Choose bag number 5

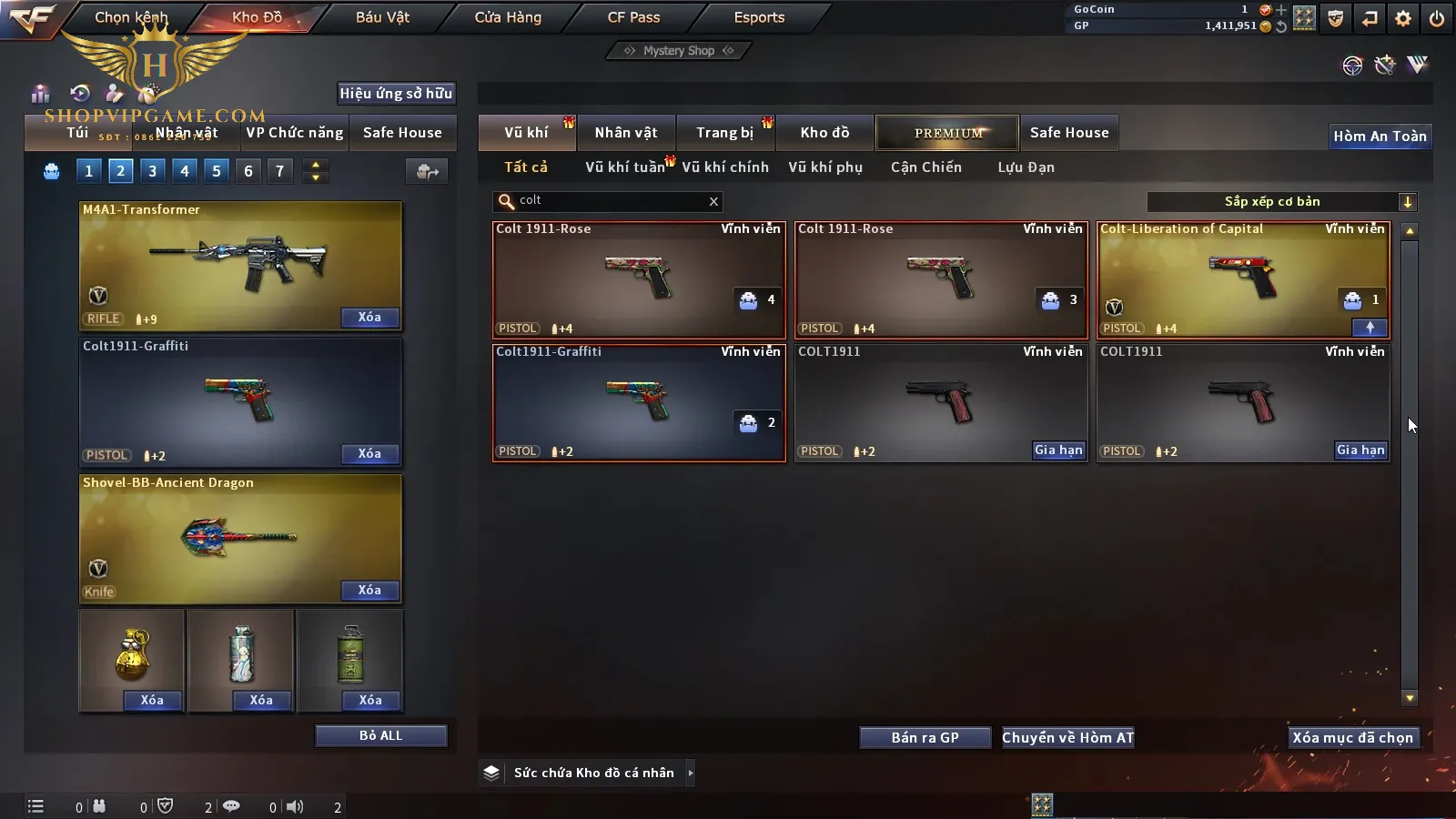click(x=217, y=171)
